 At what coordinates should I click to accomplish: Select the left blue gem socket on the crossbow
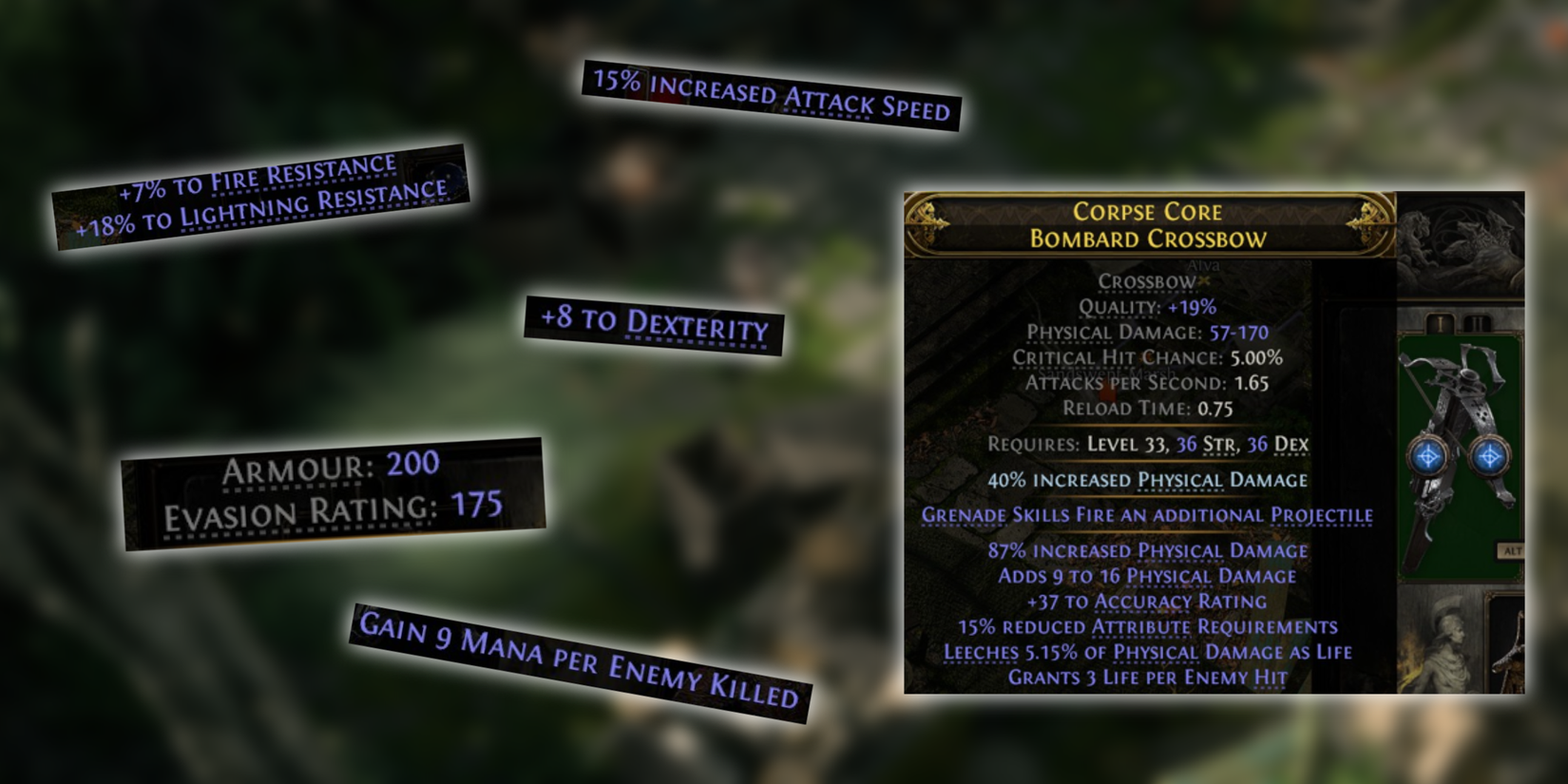(1426, 456)
